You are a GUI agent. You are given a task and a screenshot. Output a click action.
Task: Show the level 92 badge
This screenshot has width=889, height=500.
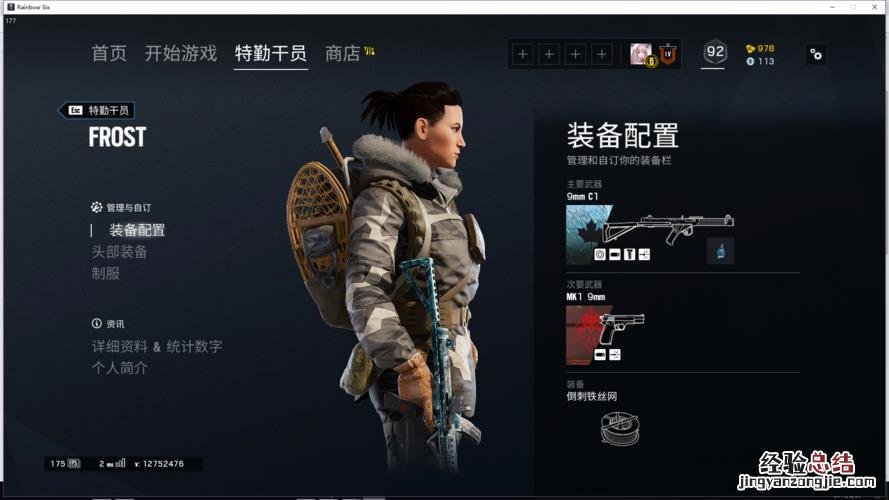click(714, 53)
